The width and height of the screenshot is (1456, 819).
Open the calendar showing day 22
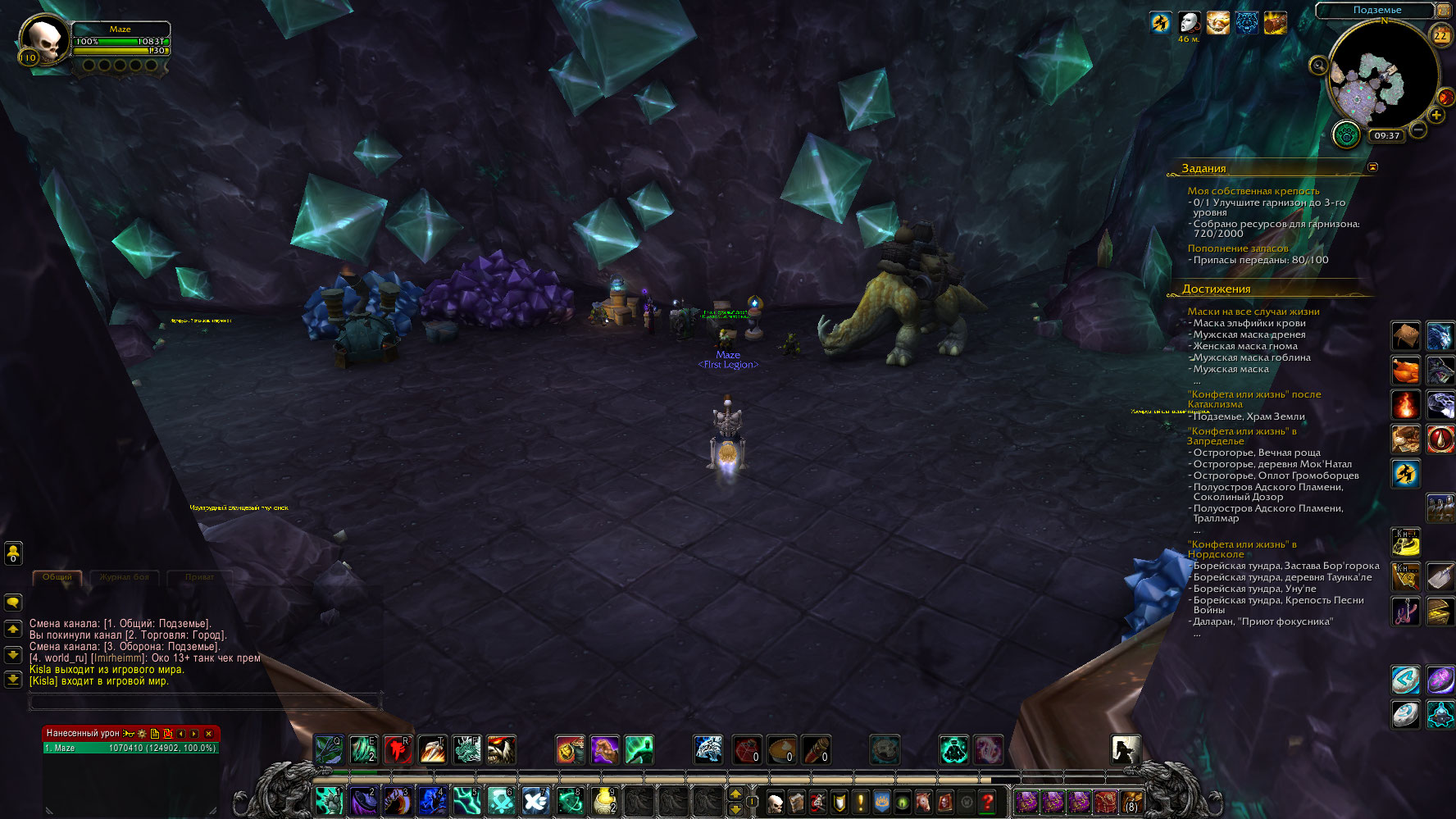click(x=1440, y=36)
